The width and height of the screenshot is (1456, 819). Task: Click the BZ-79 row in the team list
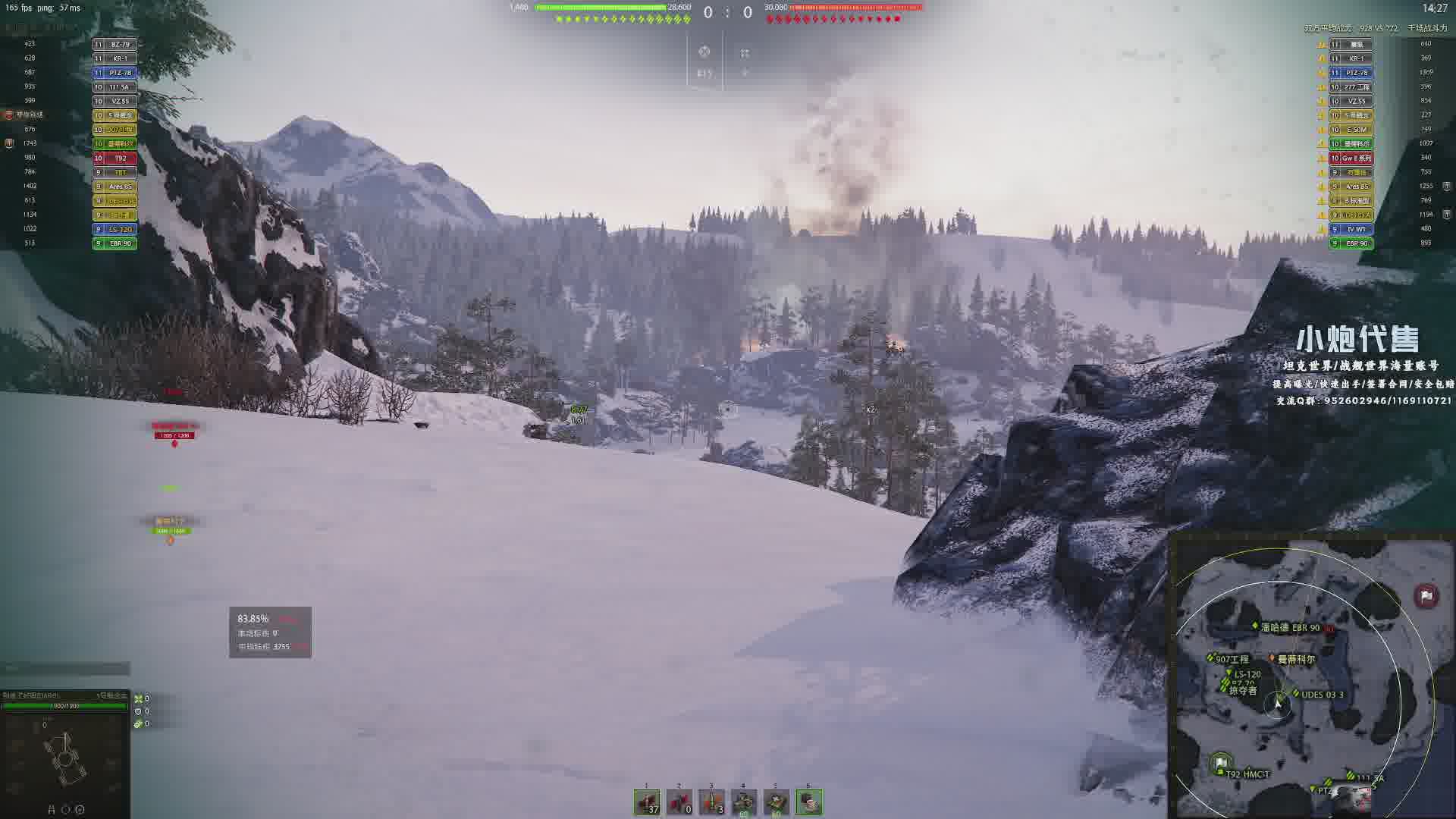point(115,44)
